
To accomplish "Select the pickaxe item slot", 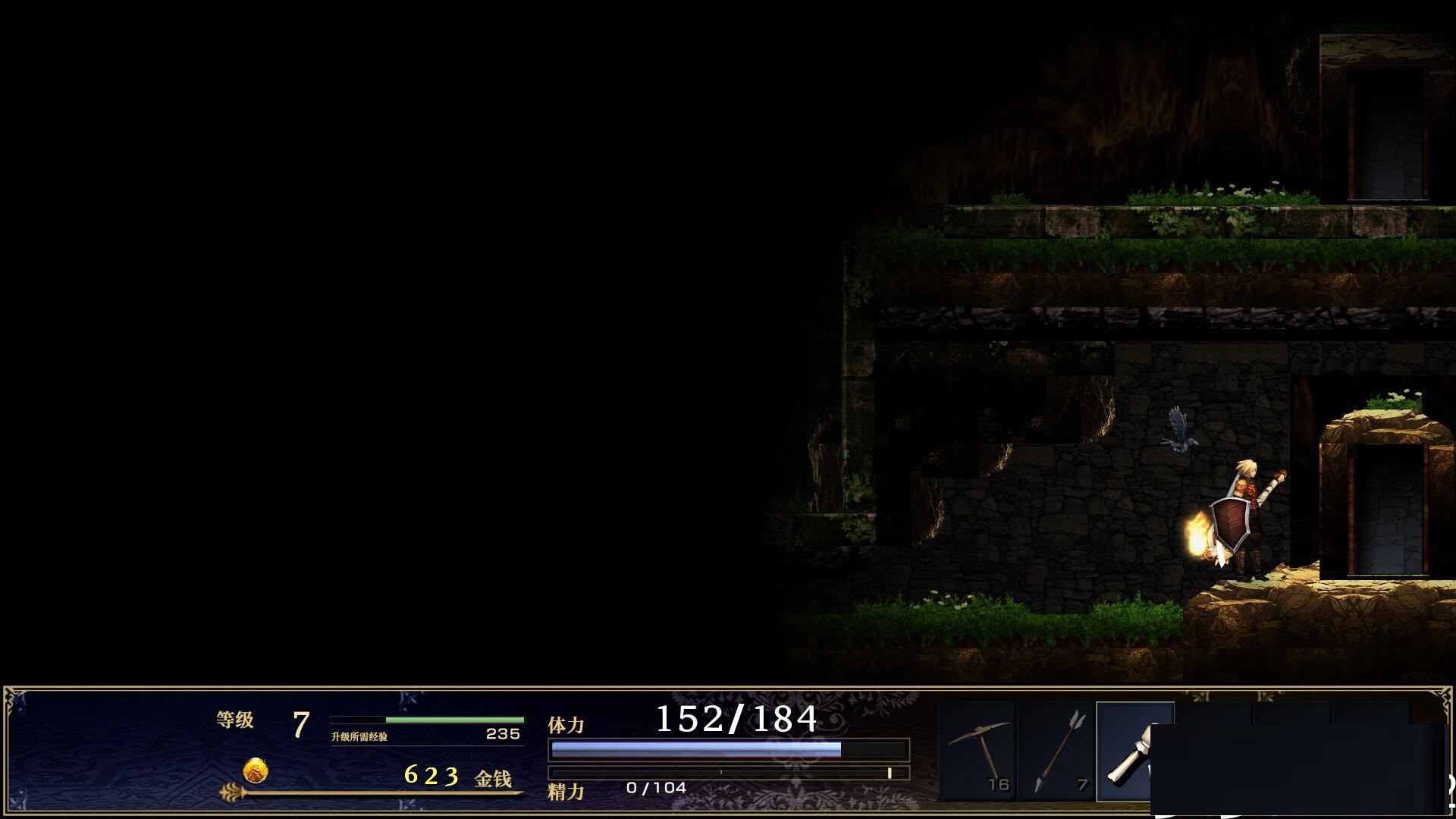I will point(977,751).
